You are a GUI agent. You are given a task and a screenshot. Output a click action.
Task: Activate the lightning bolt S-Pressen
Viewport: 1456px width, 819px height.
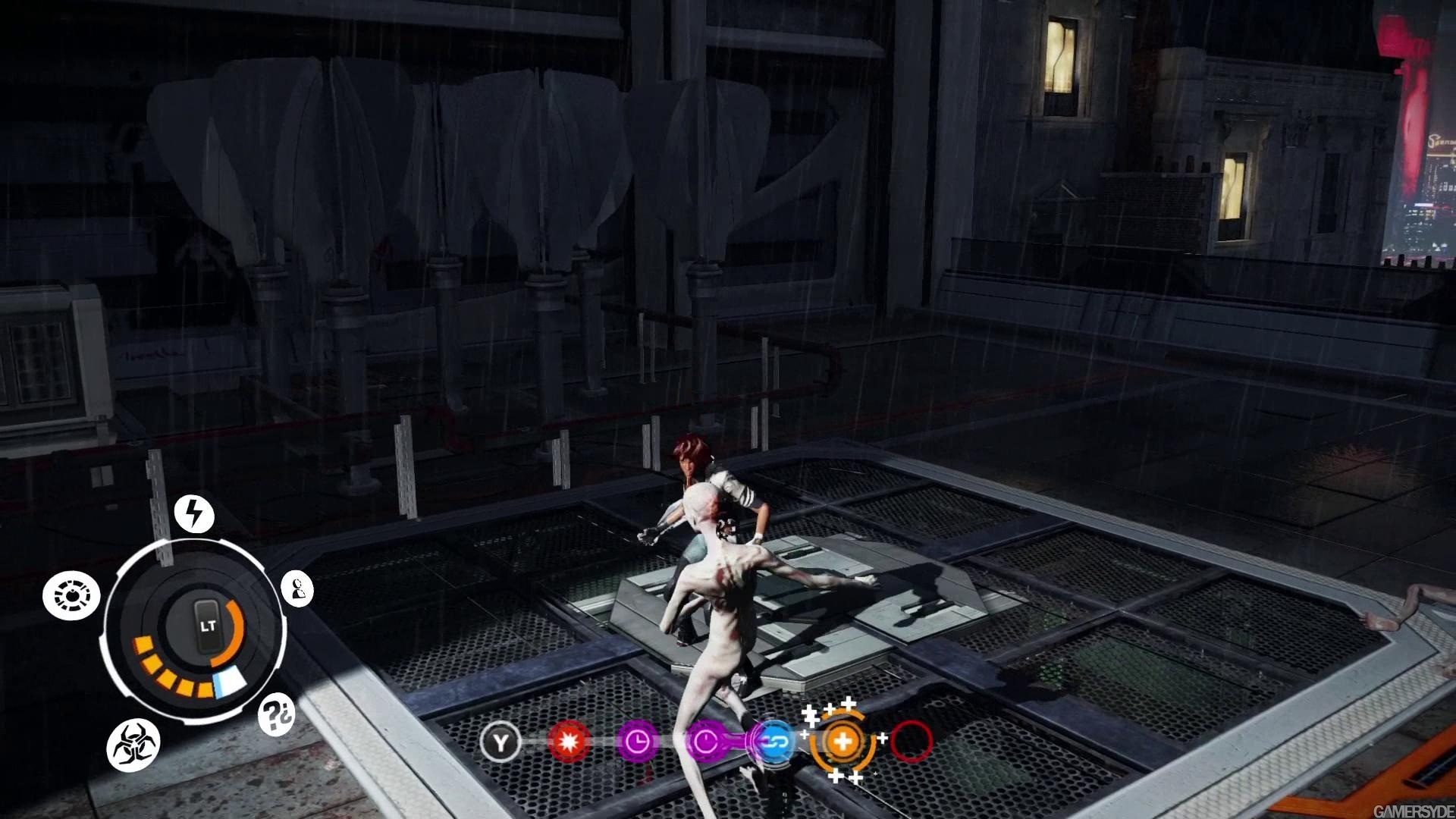click(194, 513)
